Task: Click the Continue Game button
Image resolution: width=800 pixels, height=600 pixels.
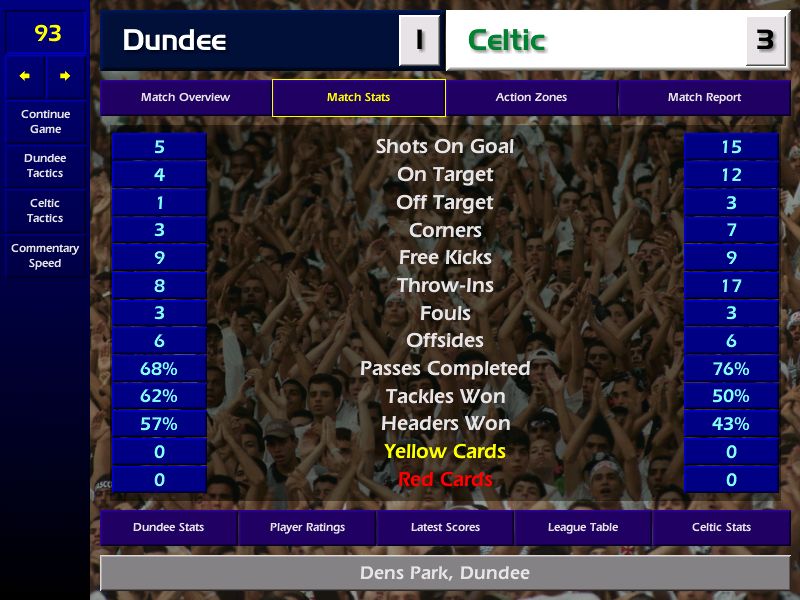Action: coord(45,121)
